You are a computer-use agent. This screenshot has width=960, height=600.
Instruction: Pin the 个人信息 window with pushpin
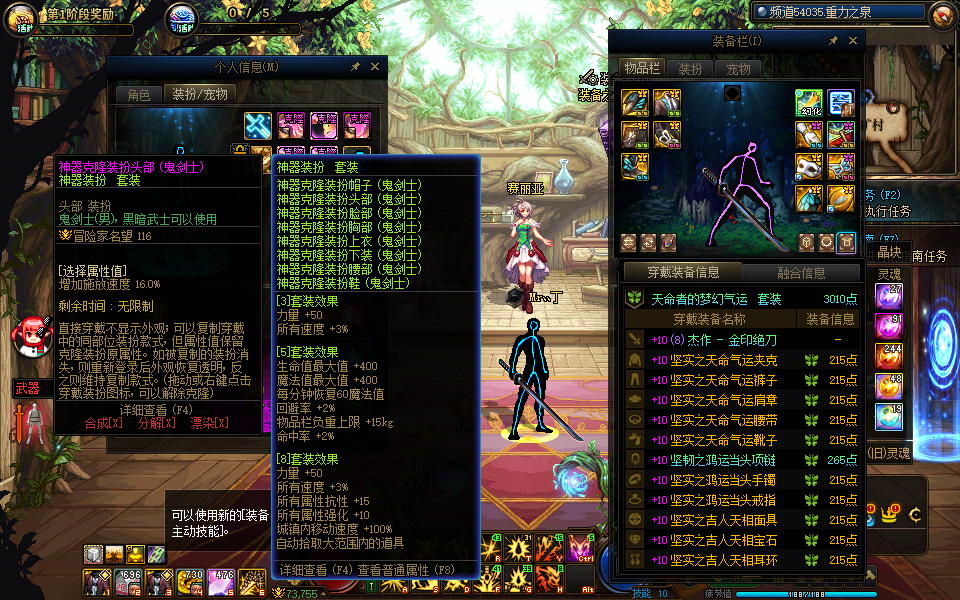(355, 67)
